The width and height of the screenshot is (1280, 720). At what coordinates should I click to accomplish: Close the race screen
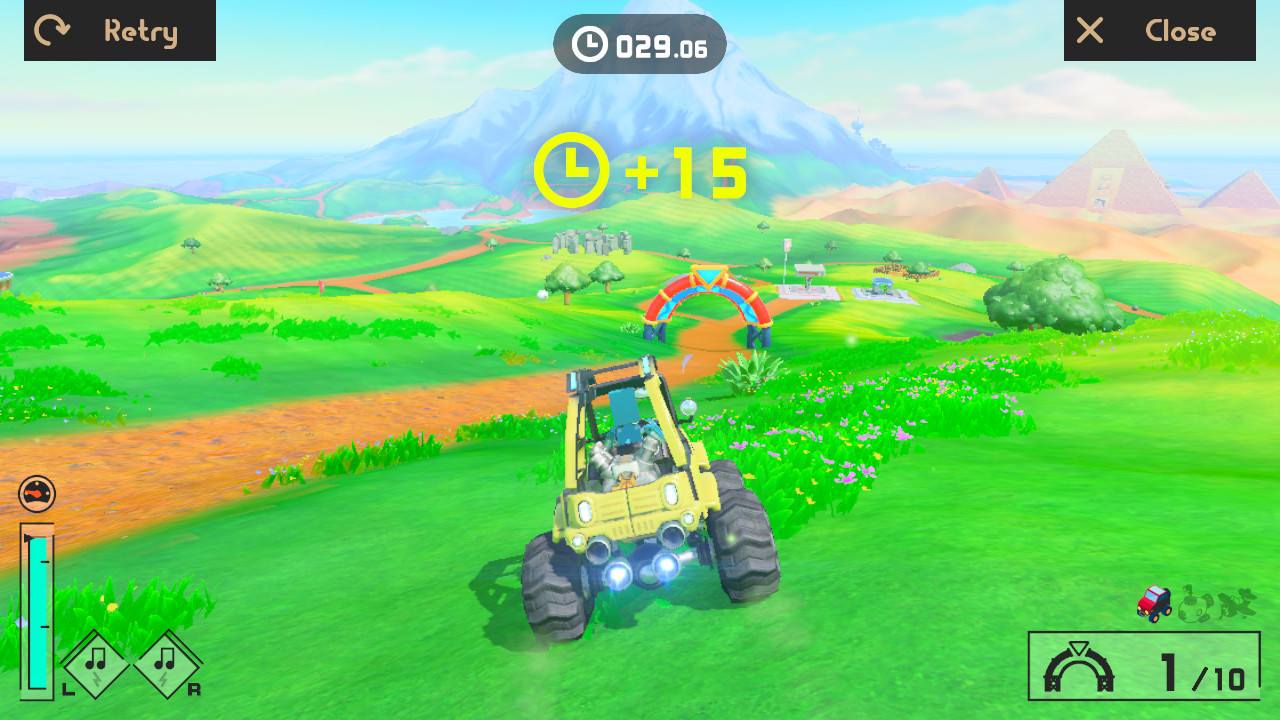click(x=1159, y=31)
